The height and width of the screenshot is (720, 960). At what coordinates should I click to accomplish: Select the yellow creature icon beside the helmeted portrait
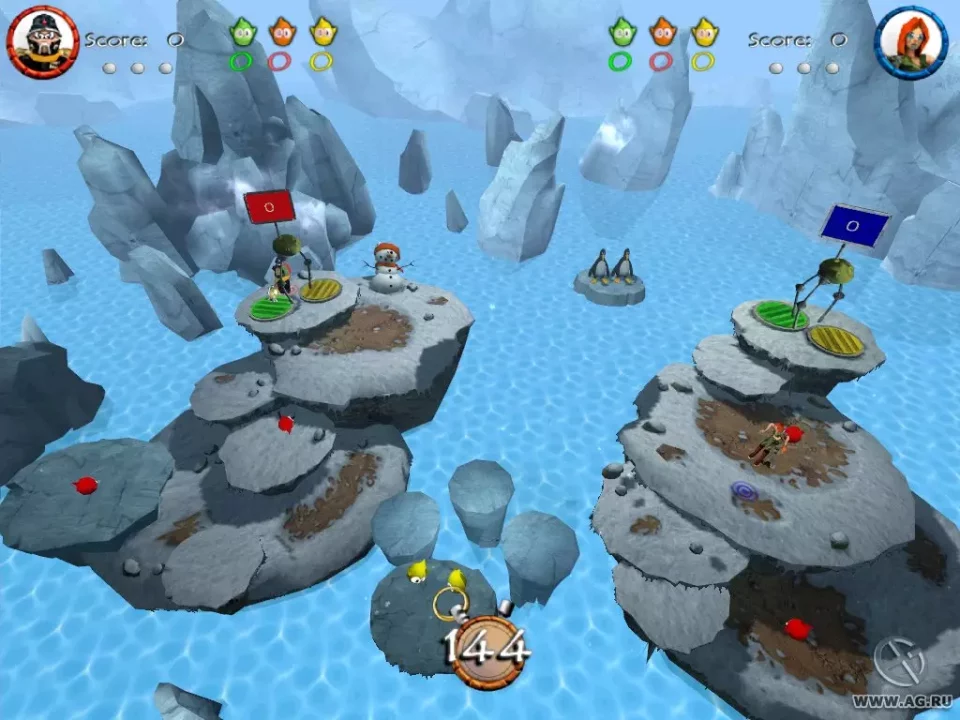tap(321, 33)
